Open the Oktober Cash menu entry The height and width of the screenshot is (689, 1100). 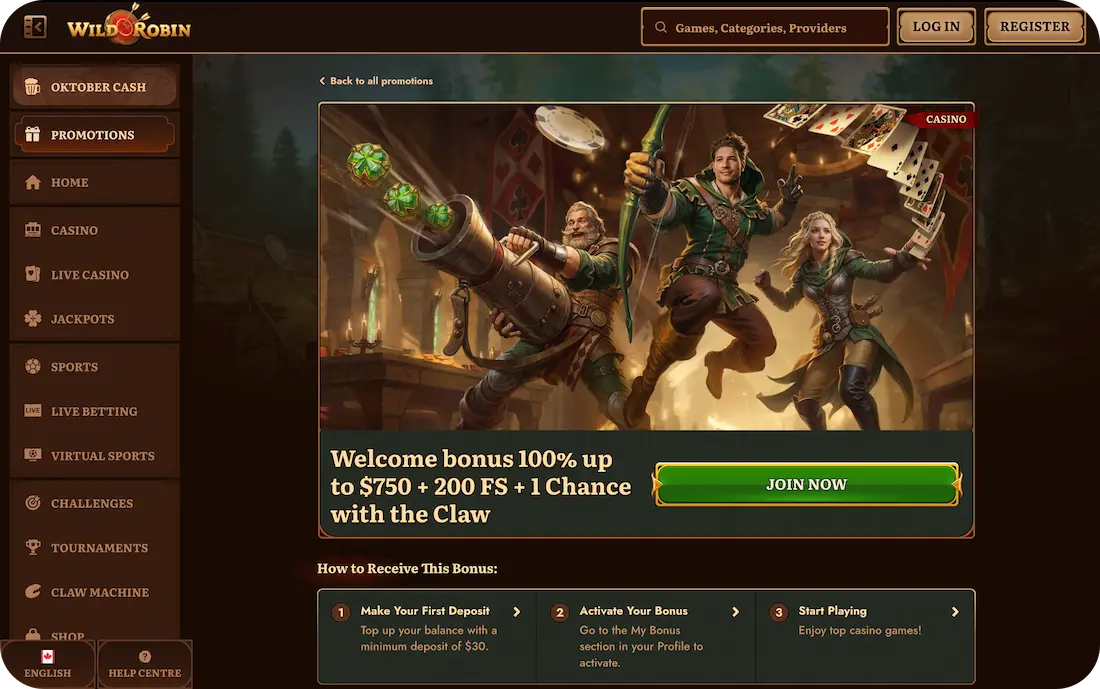(95, 87)
